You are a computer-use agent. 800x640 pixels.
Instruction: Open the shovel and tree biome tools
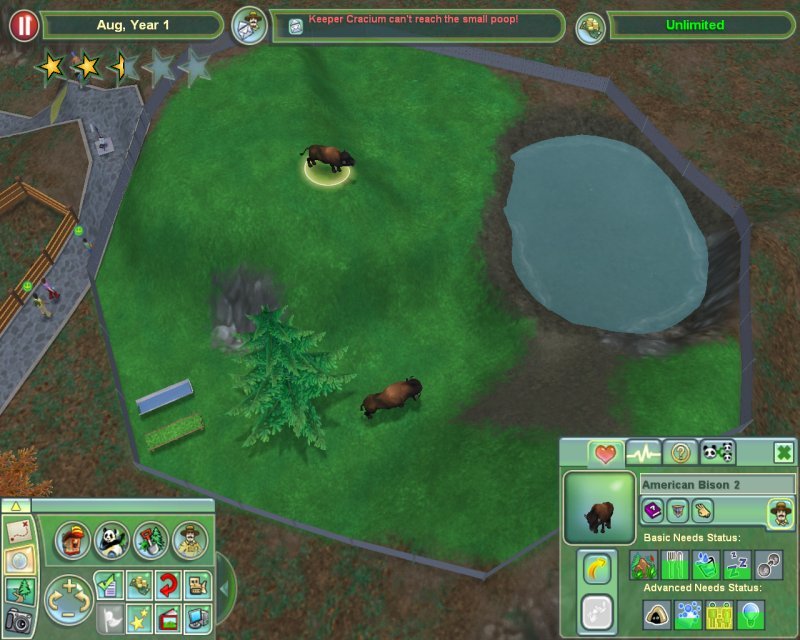149,540
